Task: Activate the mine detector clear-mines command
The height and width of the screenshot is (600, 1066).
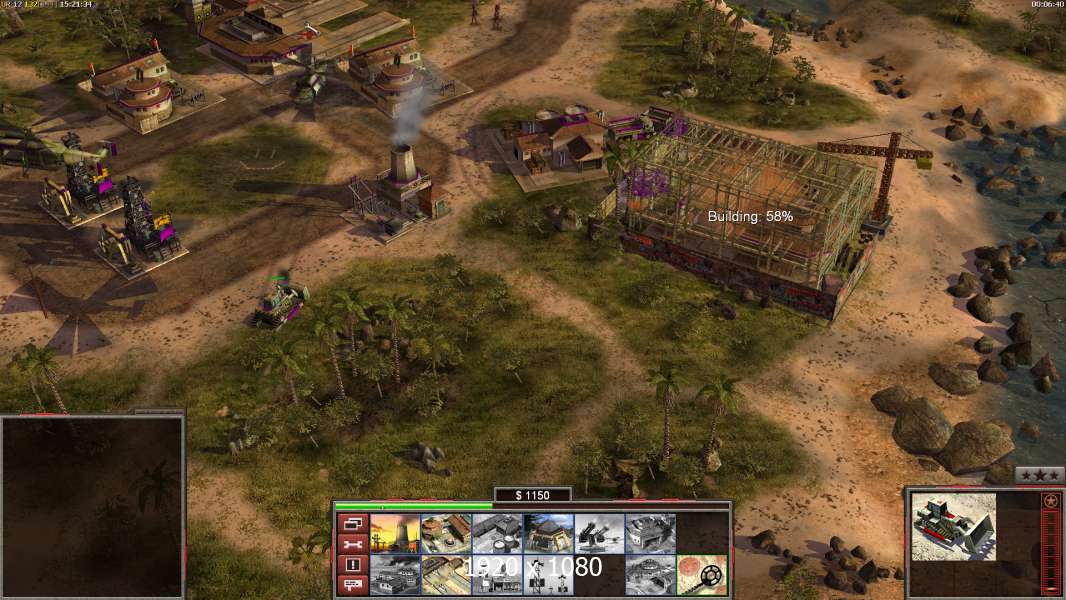Action: tap(701, 575)
